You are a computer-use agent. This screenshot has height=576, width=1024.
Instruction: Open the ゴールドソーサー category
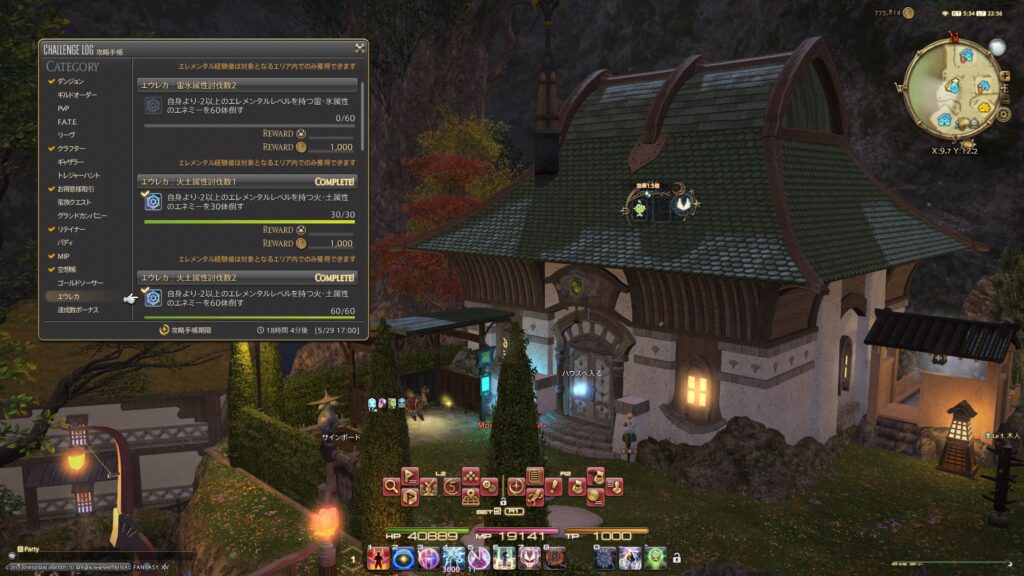tap(79, 283)
